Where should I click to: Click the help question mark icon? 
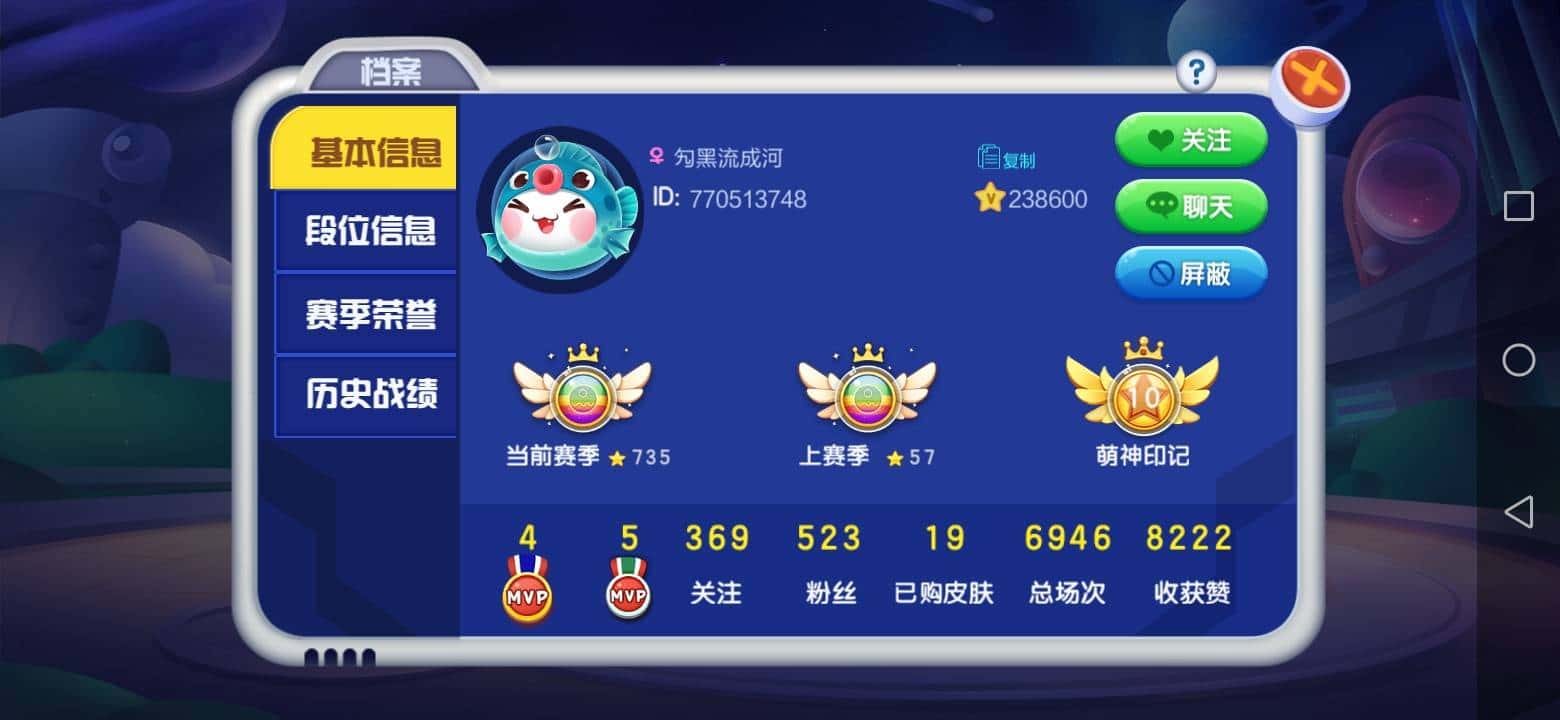[1196, 71]
